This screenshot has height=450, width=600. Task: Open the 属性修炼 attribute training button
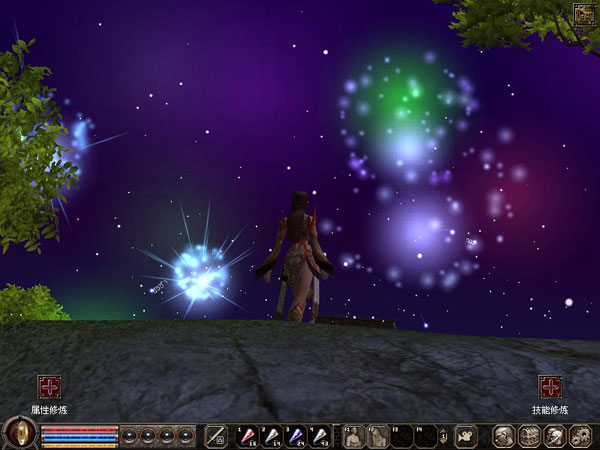click(x=49, y=387)
